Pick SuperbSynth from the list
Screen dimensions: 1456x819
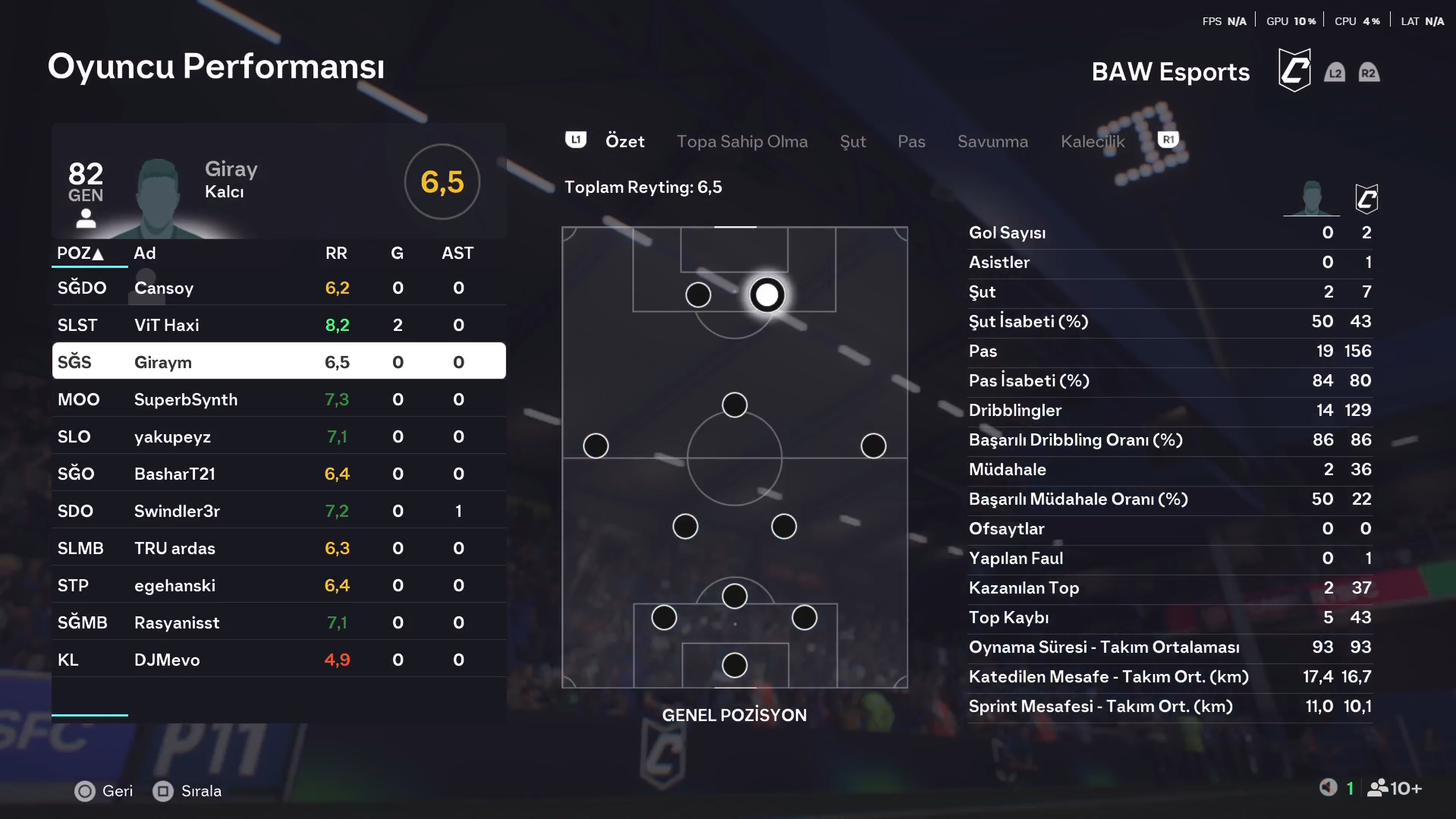(278, 399)
